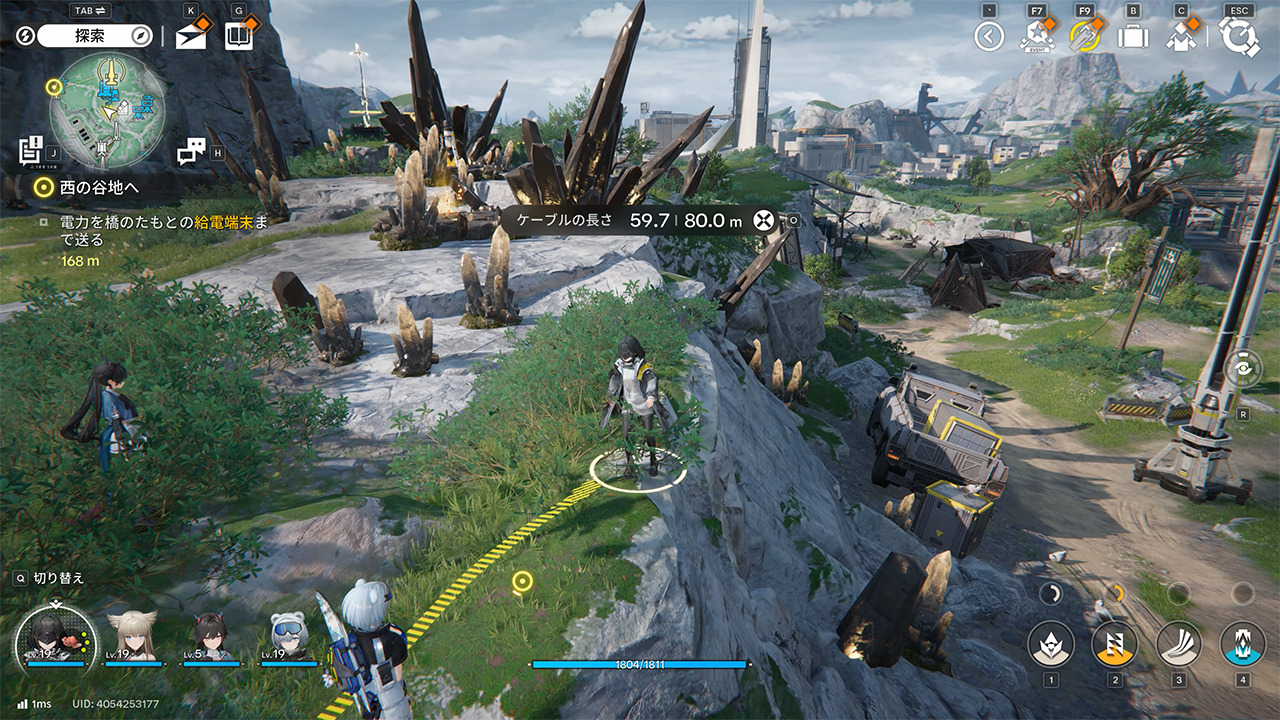Switch to the Lv.5 character portrait
Image resolution: width=1280 pixels, height=720 pixels.
211,636
